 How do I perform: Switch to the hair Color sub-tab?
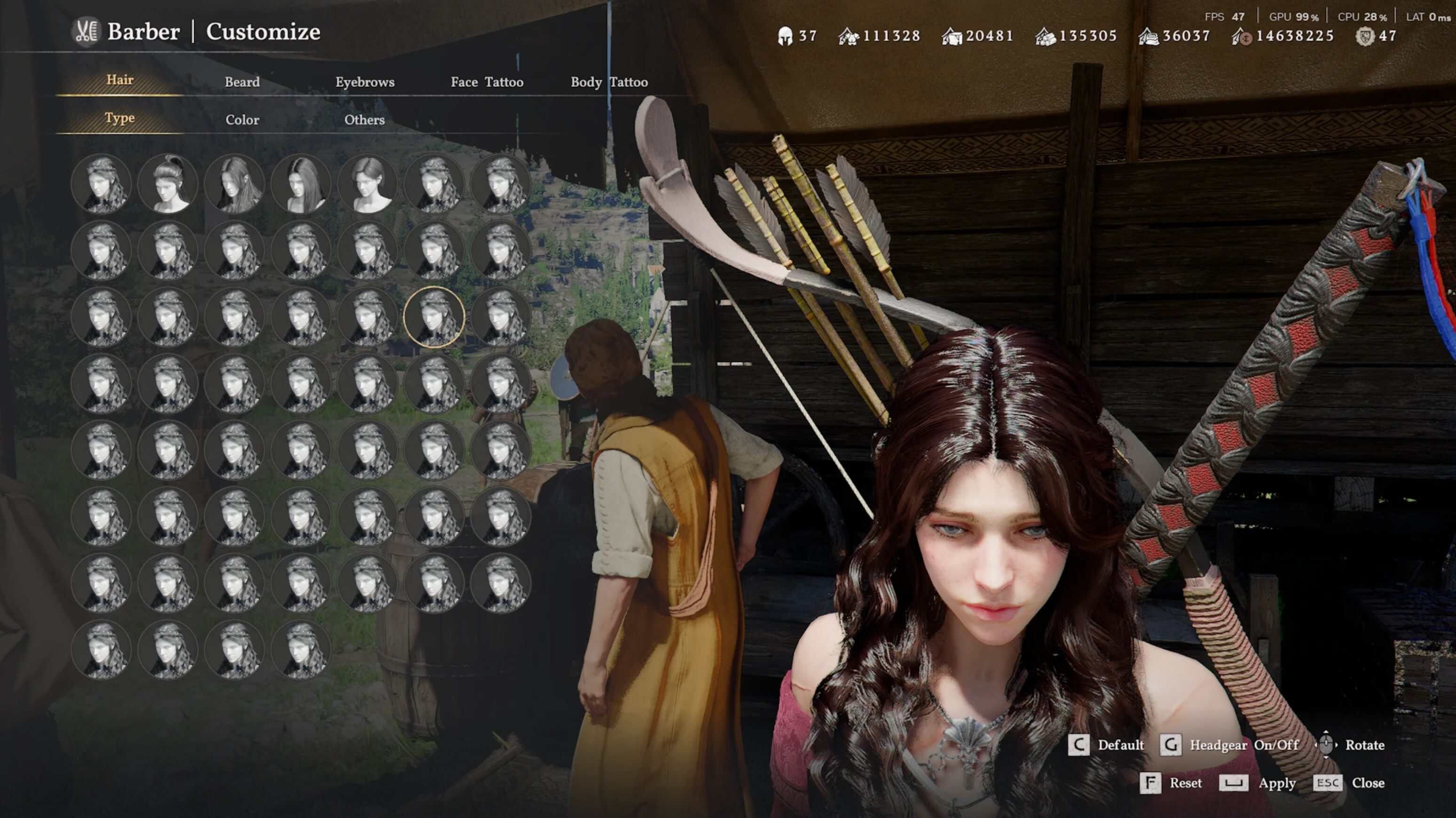pos(242,120)
